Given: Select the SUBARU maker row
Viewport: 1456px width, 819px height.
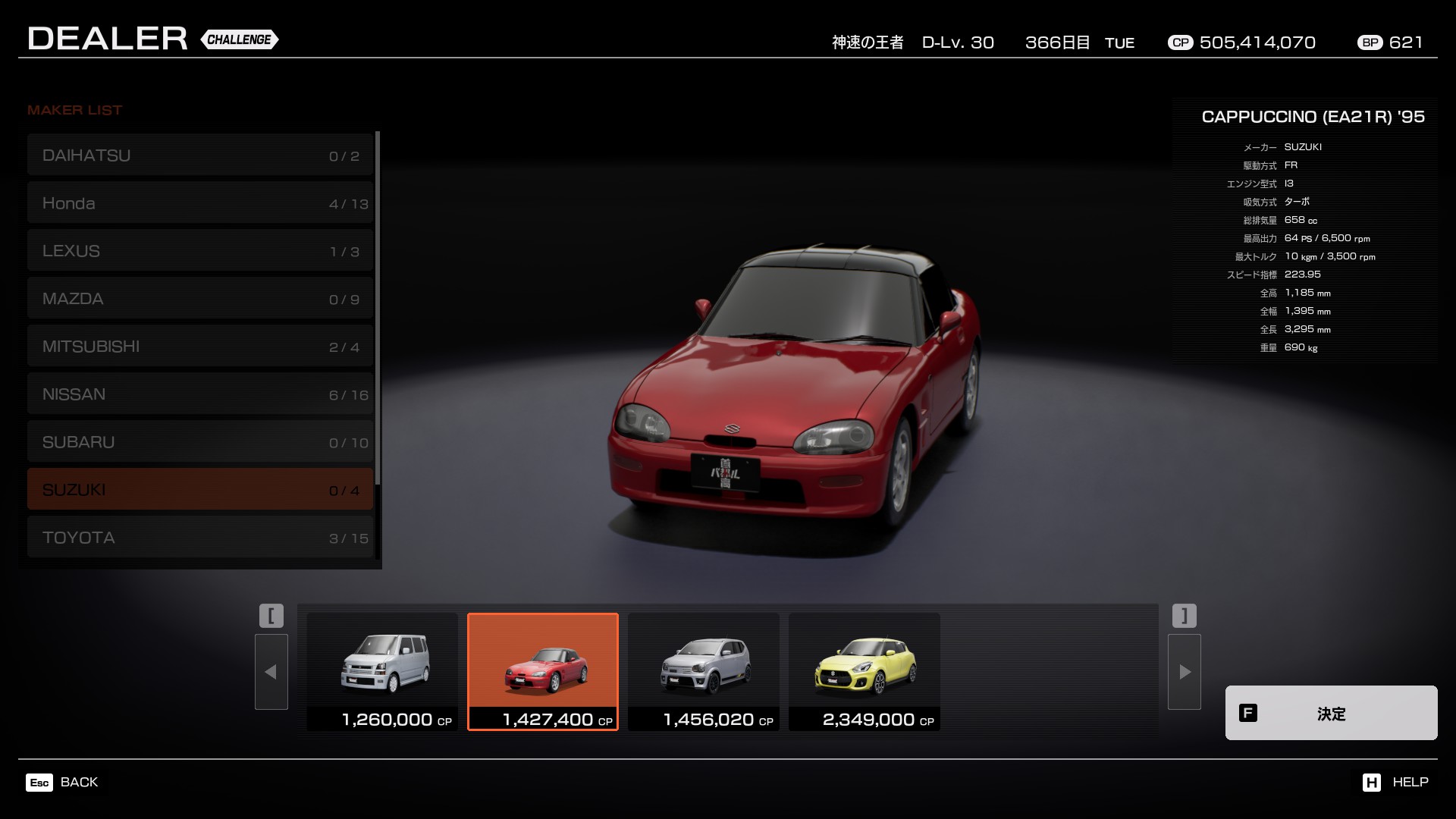Looking at the screenshot, I should (x=200, y=442).
